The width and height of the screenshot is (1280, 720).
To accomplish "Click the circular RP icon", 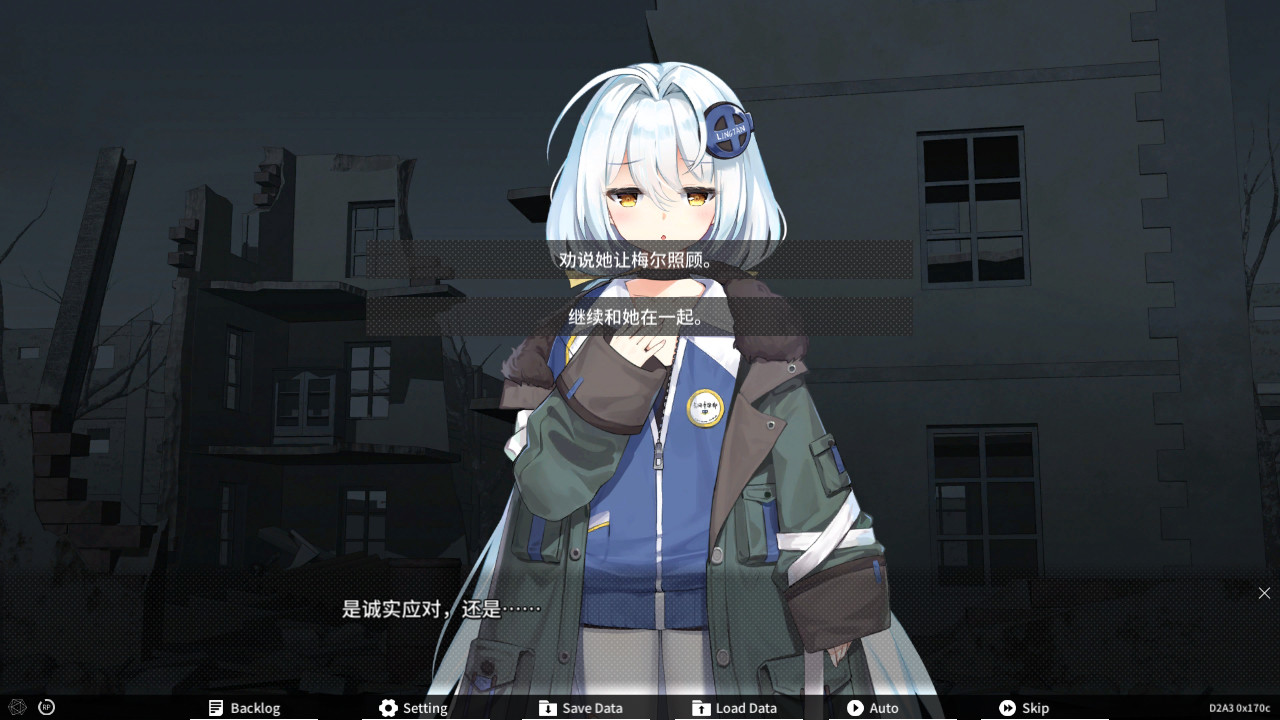I will pos(46,707).
